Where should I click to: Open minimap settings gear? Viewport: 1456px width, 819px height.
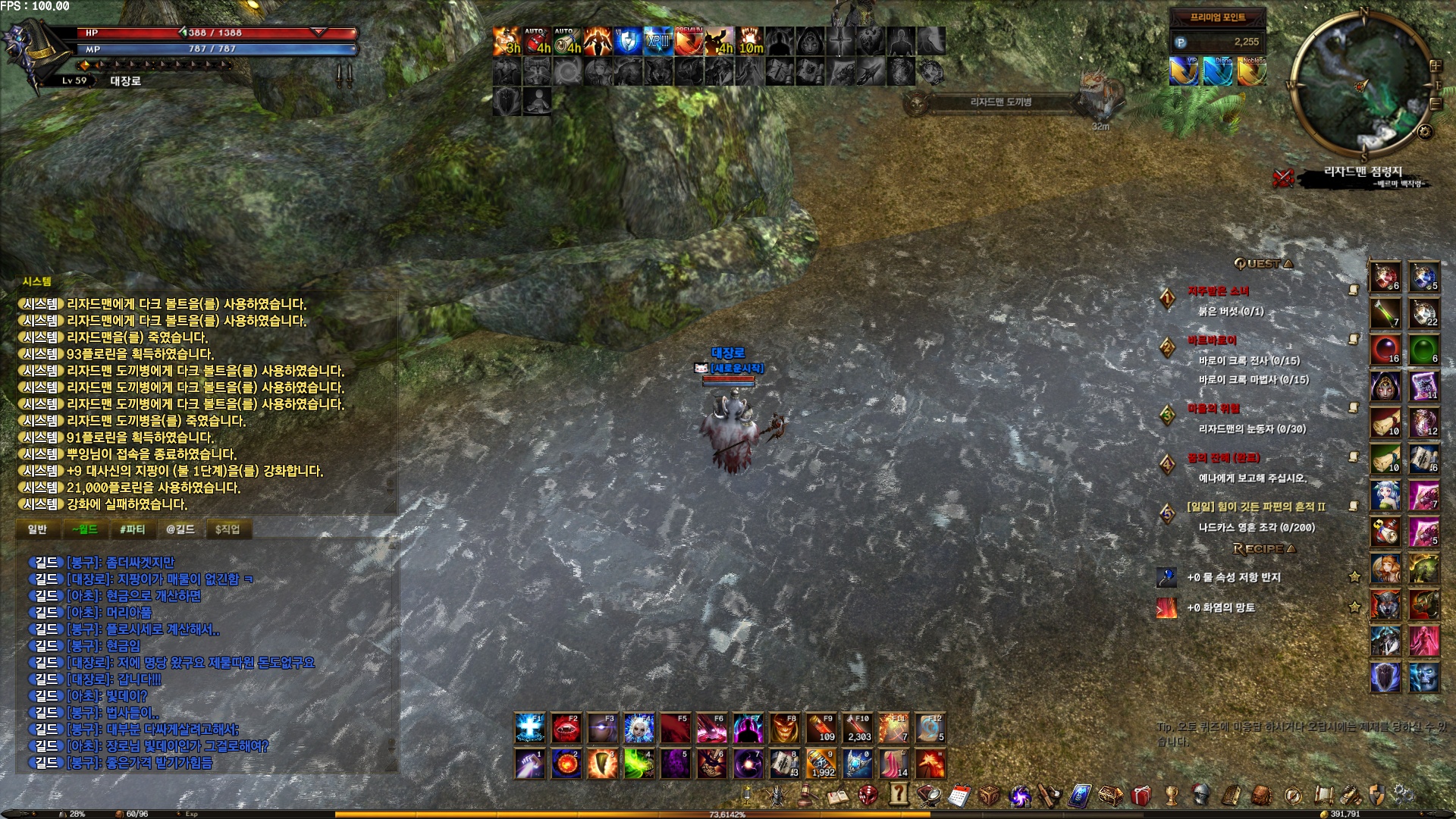1425,132
